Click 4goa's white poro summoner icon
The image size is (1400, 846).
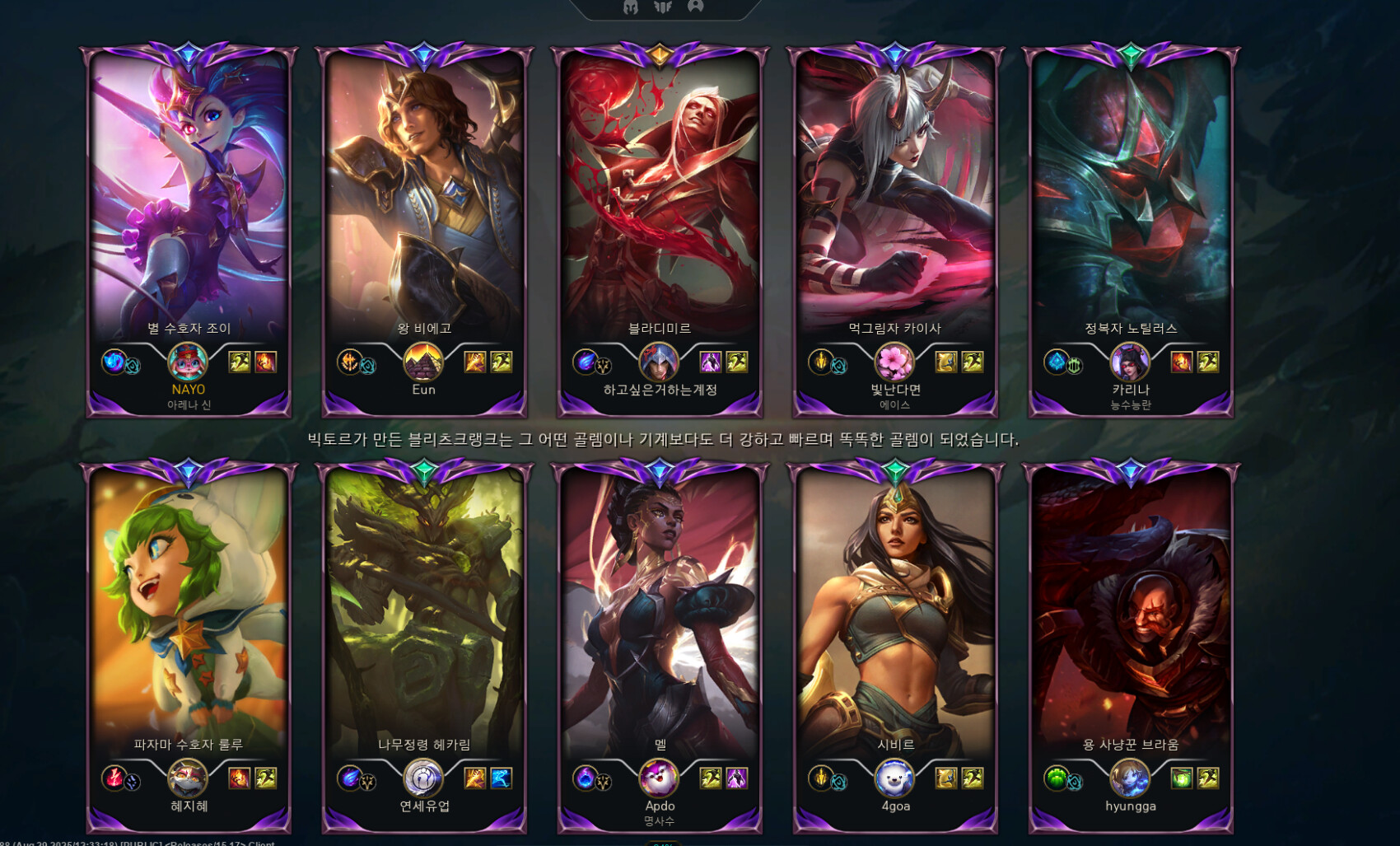894,778
